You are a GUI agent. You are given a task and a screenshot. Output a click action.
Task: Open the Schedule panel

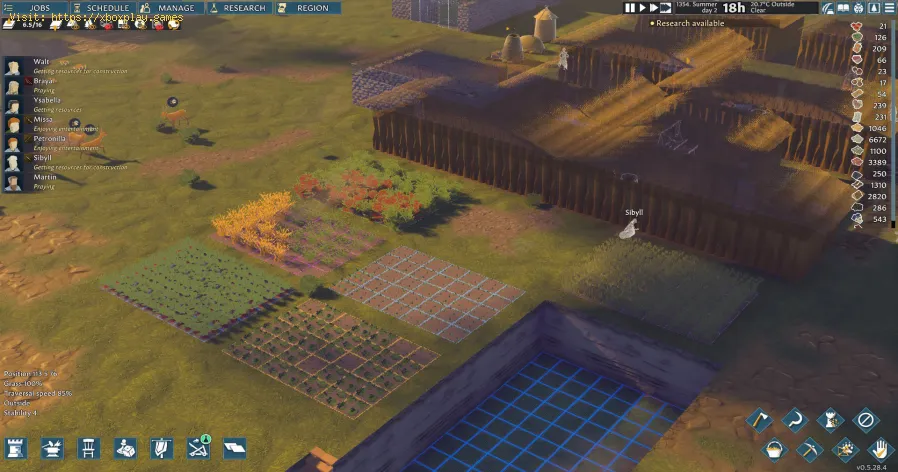(101, 7)
